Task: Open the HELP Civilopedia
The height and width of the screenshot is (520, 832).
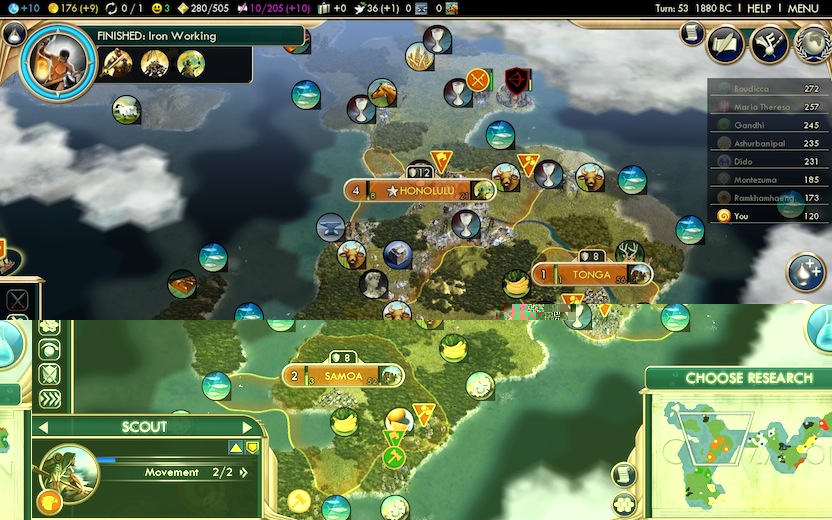Action: click(x=759, y=8)
